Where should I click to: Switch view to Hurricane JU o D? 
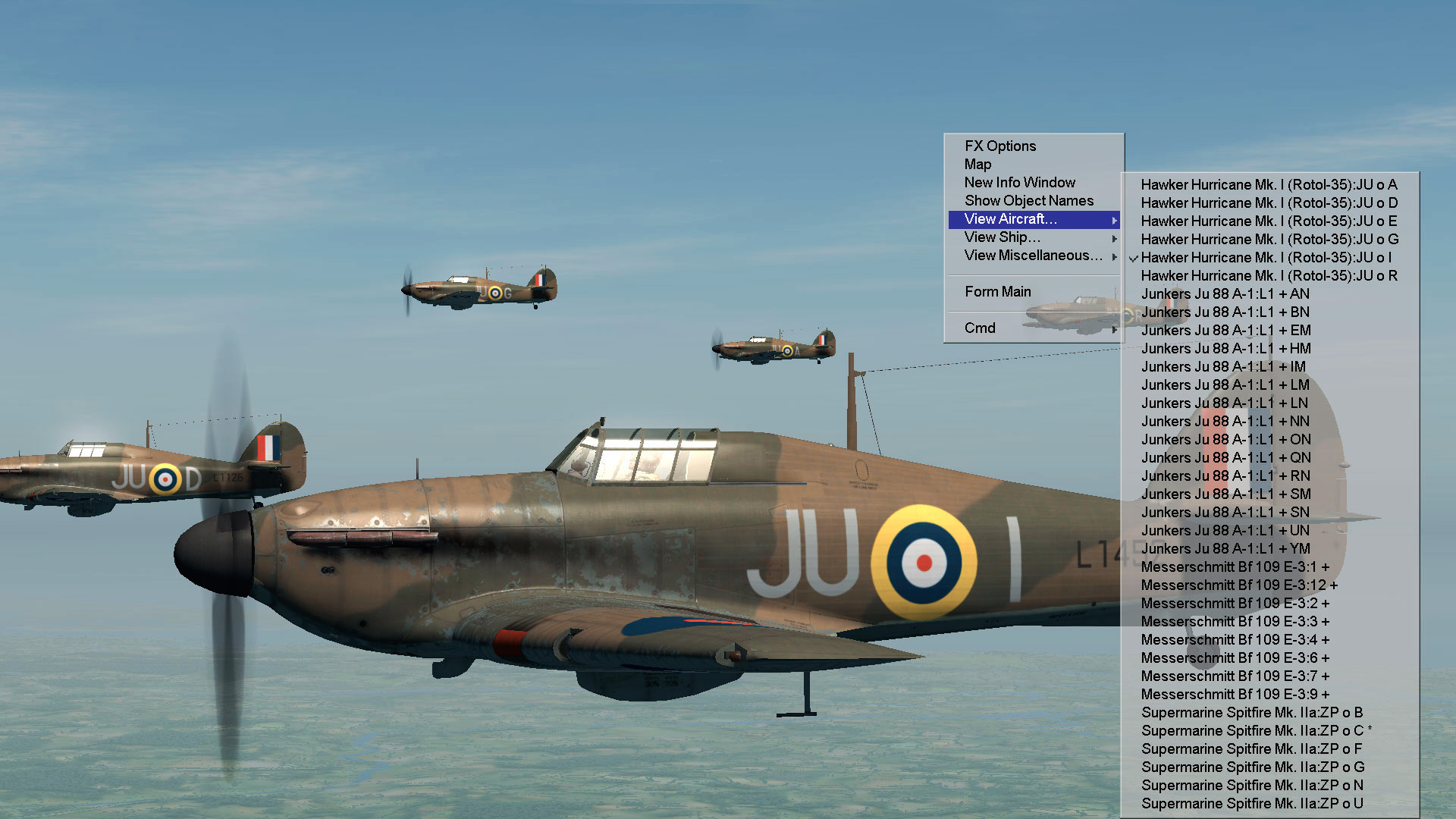click(1268, 203)
